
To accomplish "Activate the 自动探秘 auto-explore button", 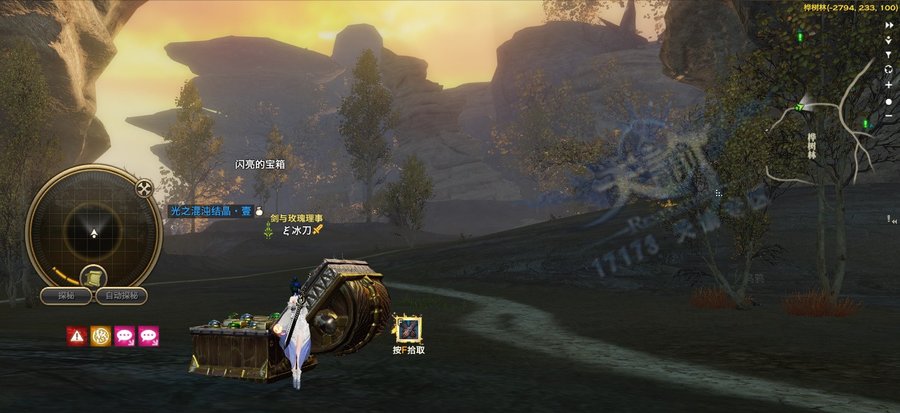I will click(122, 296).
